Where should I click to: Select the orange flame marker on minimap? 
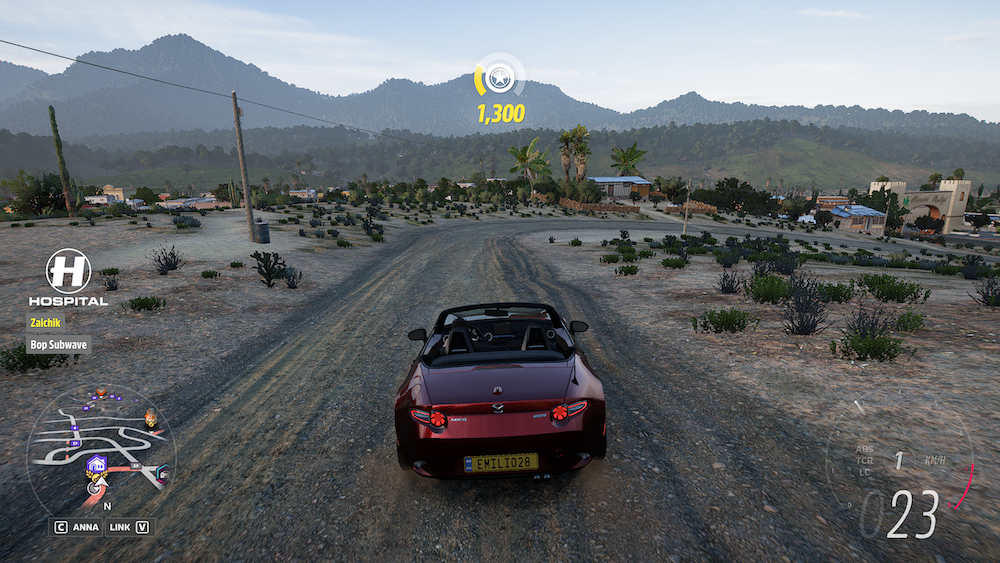click(x=151, y=418)
